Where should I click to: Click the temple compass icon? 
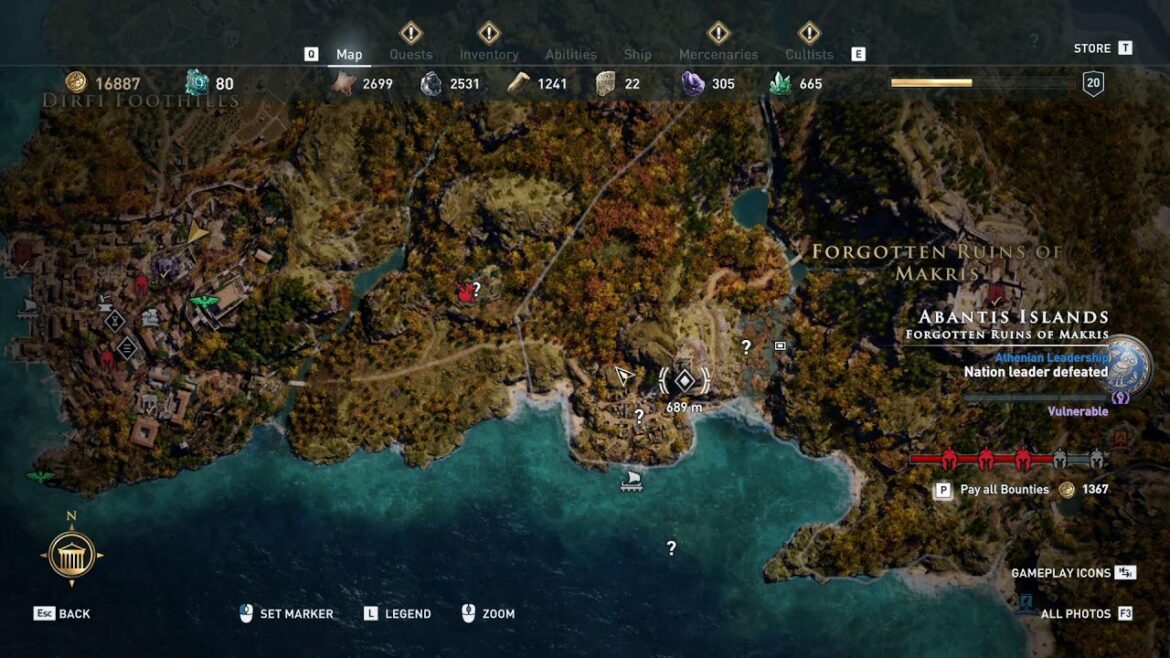click(72, 554)
